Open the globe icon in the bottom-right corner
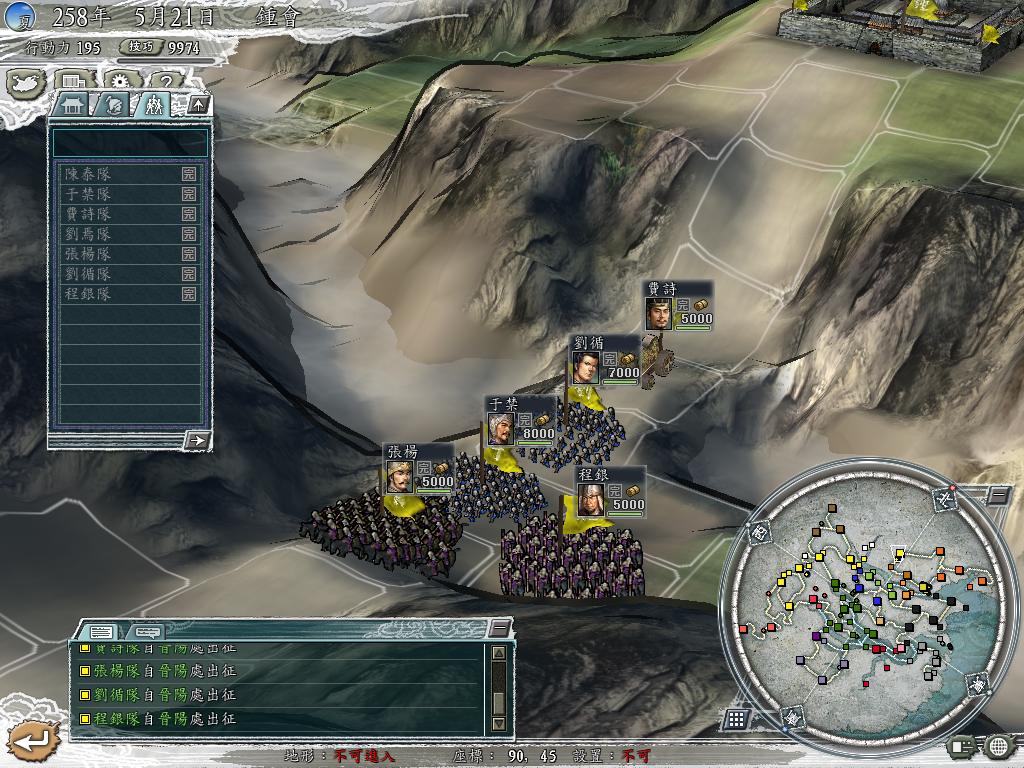This screenshot has width=1024, height=768. [997, 745]
